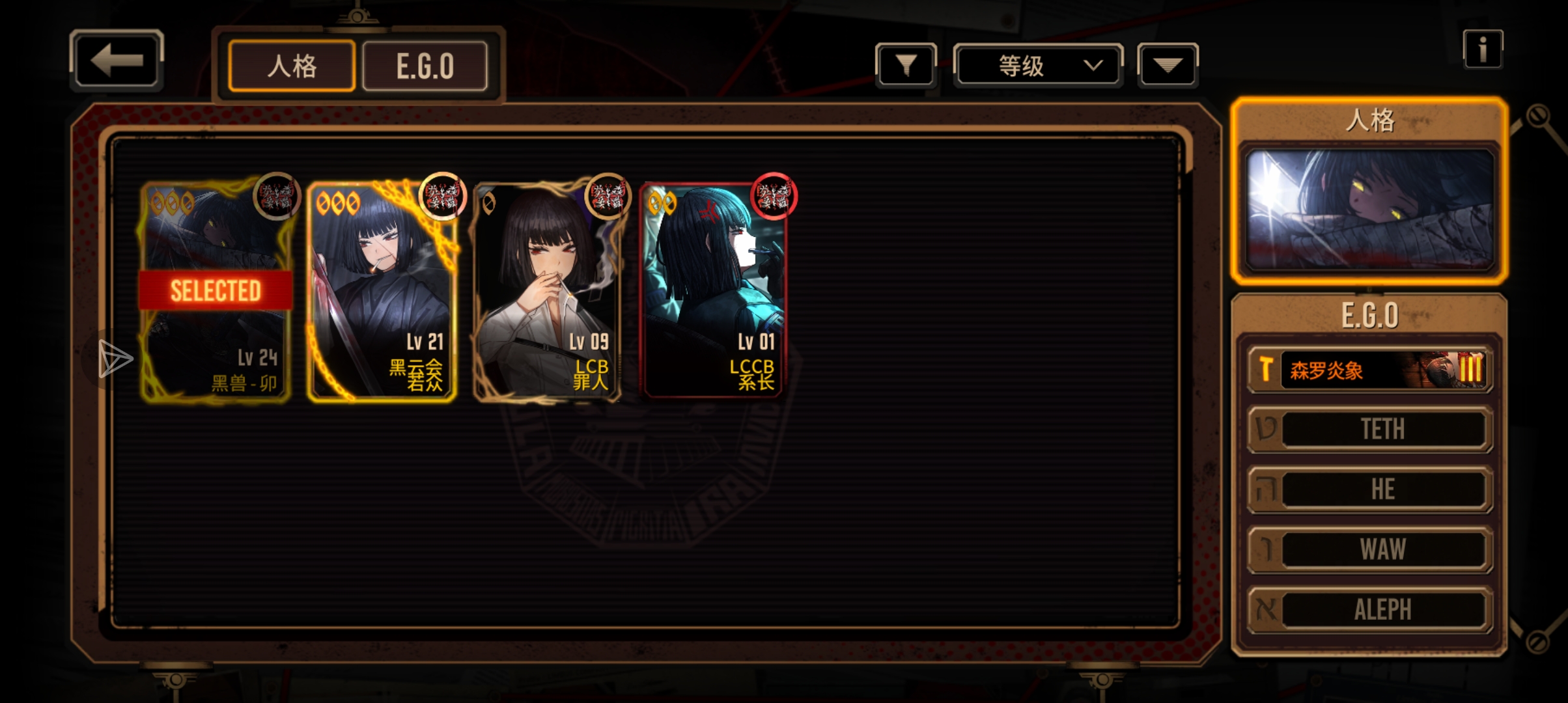Open the info button
1568x703 pixels.
(x=1483, y=49)
